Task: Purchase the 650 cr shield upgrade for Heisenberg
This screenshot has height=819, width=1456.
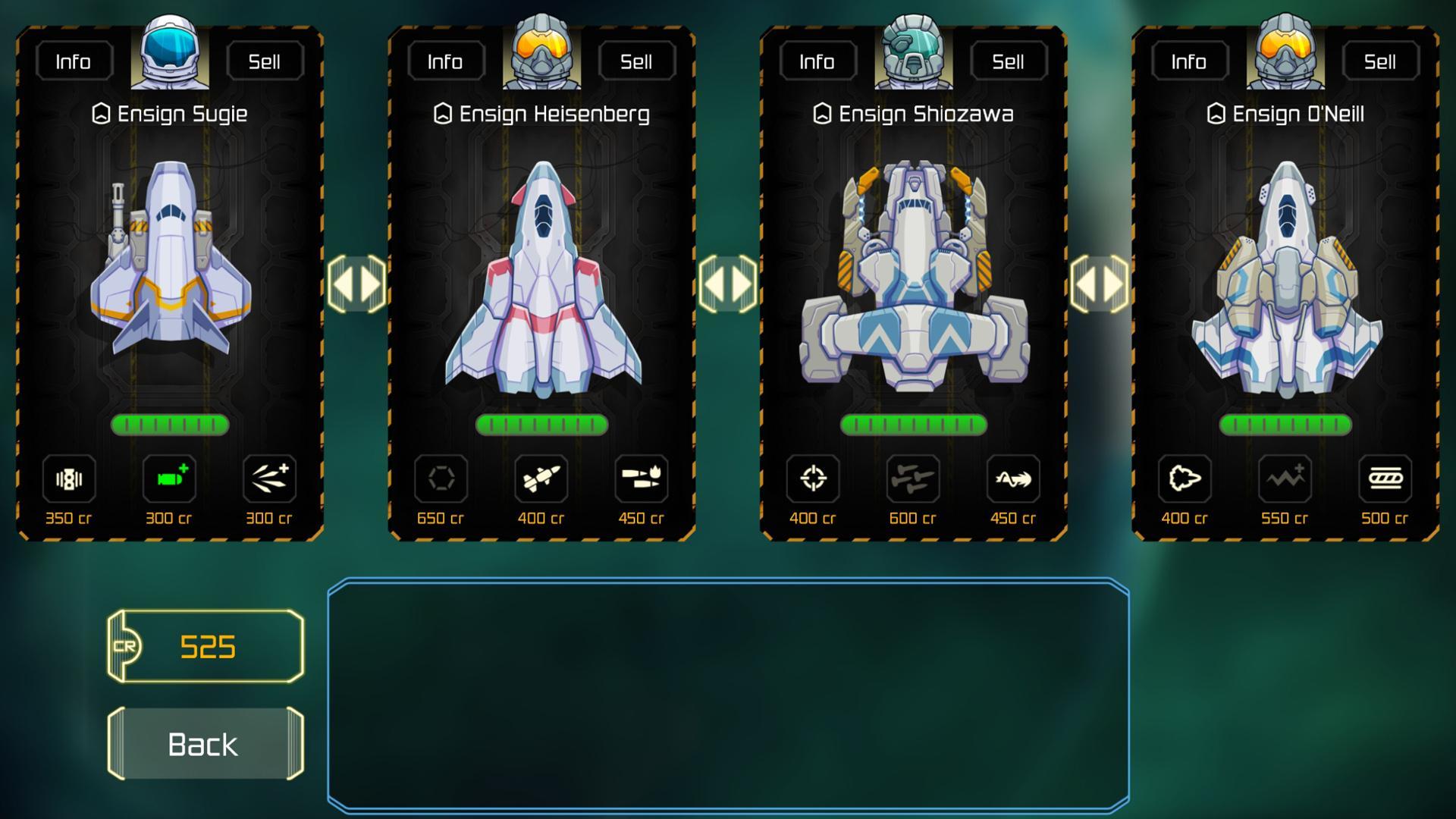Action: [441, 479]
